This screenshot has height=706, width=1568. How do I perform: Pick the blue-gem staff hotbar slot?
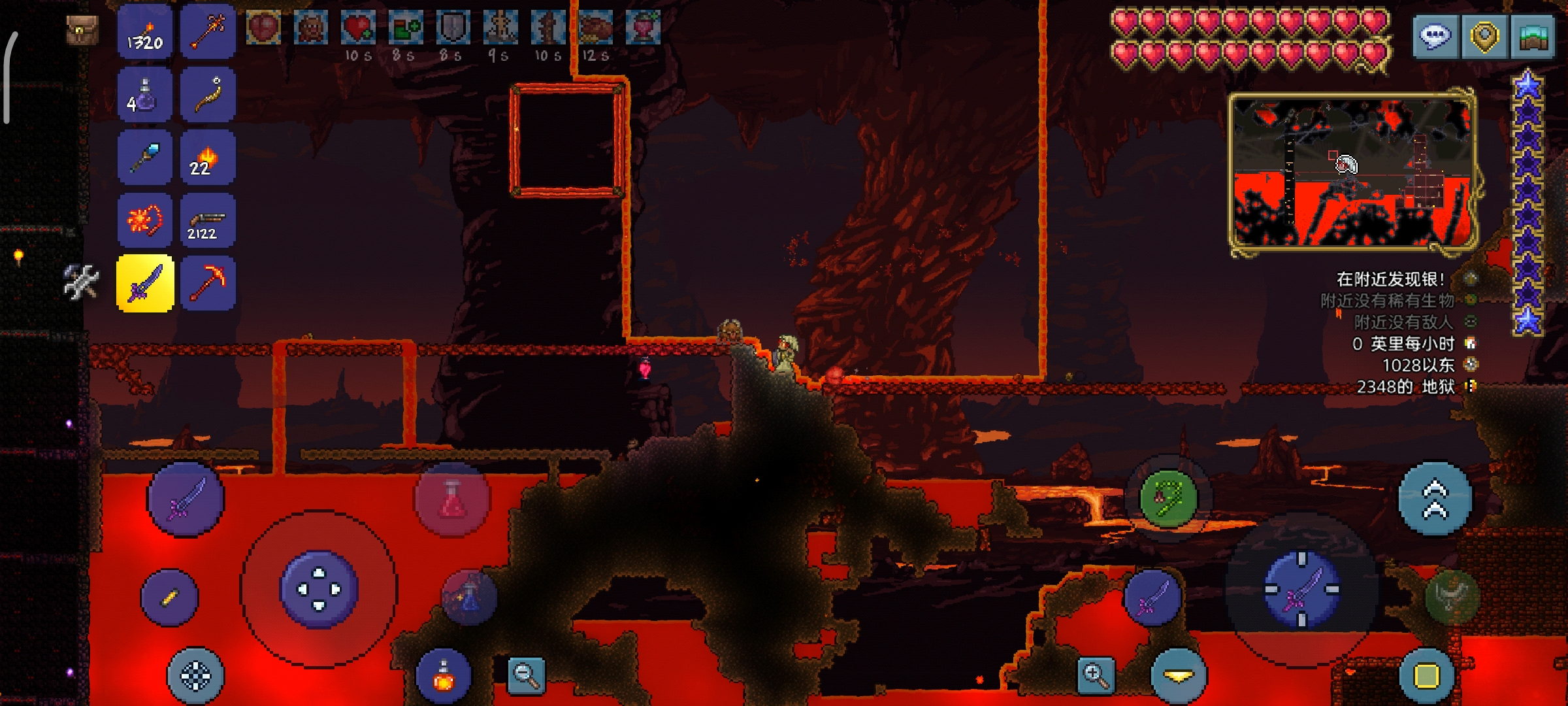[x=145, y=158]
